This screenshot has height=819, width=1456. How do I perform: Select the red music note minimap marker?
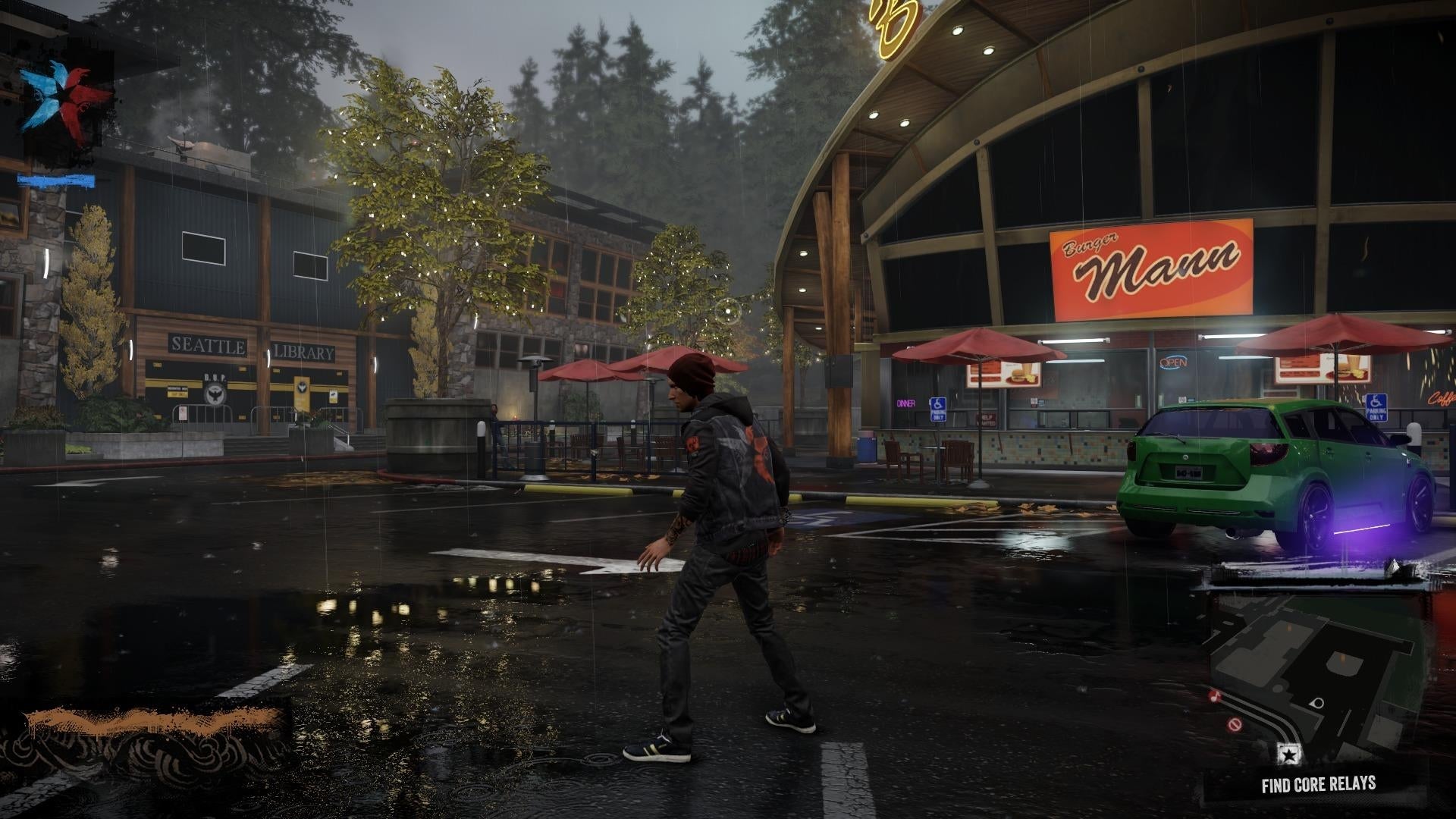pyautogui.click(x=1216, y=695)
